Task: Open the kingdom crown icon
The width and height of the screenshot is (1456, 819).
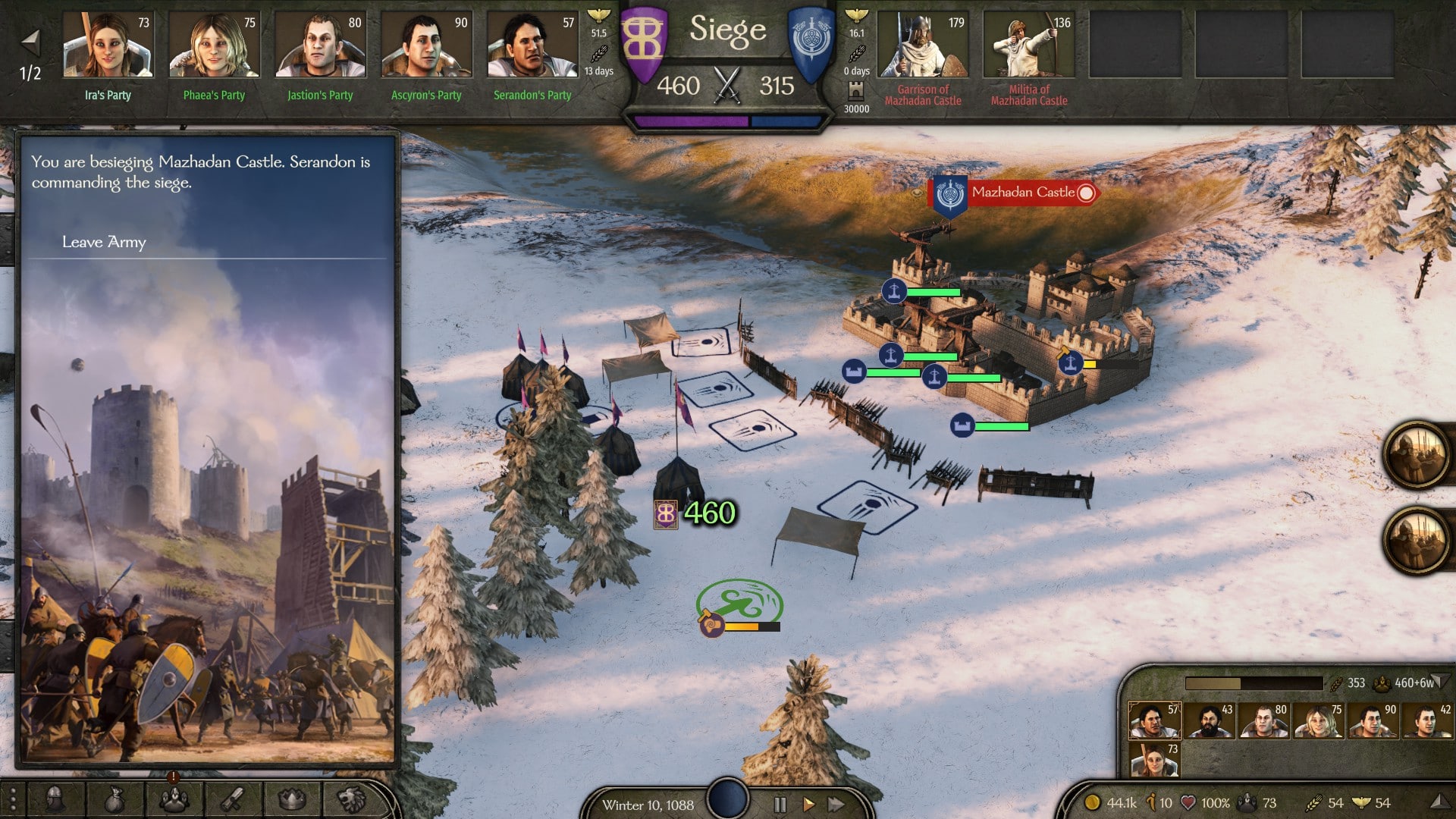Action: coord(292,799)
